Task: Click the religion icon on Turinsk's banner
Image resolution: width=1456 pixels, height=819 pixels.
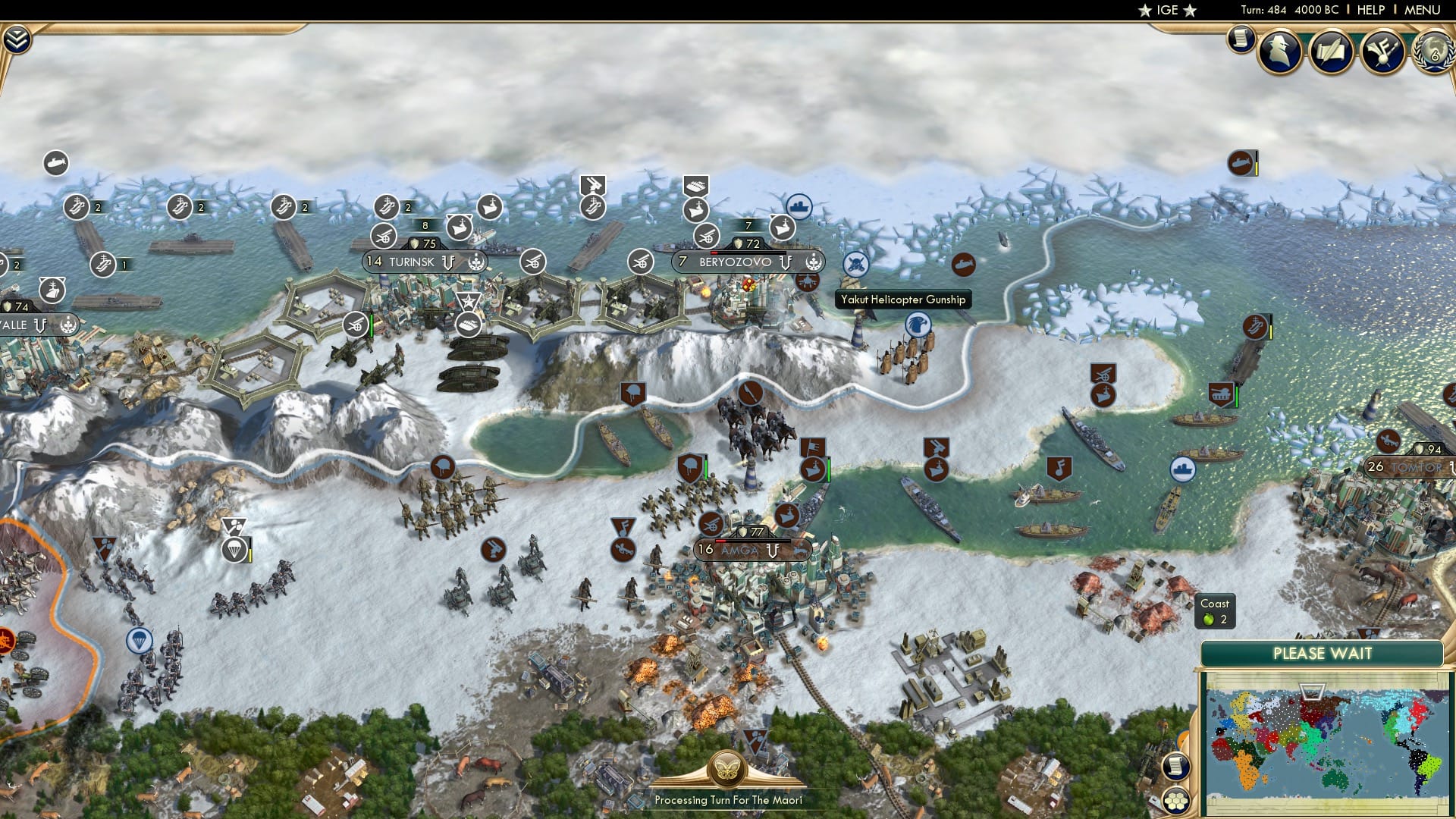Action: click(476, 262)
